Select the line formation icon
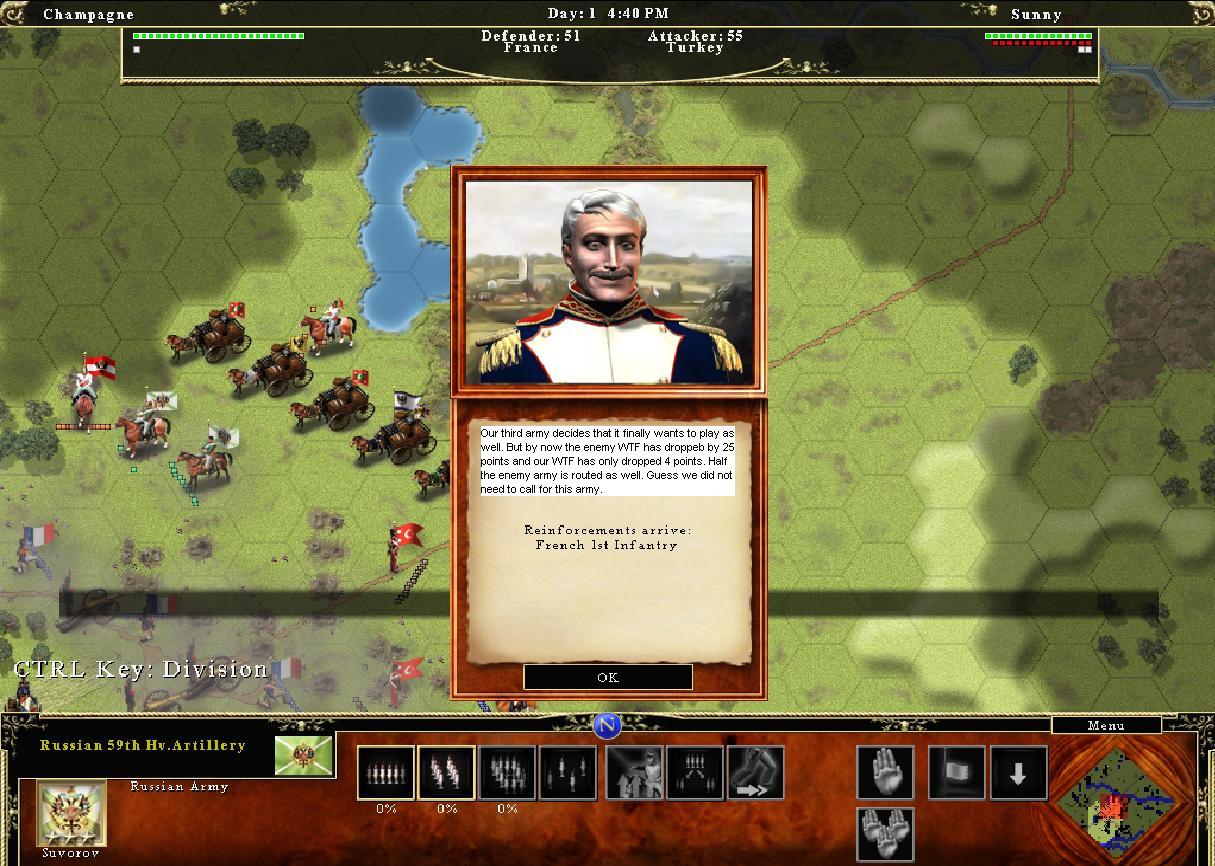The image size is (1215, 866). pyautogui.click(x=386, y=773)
